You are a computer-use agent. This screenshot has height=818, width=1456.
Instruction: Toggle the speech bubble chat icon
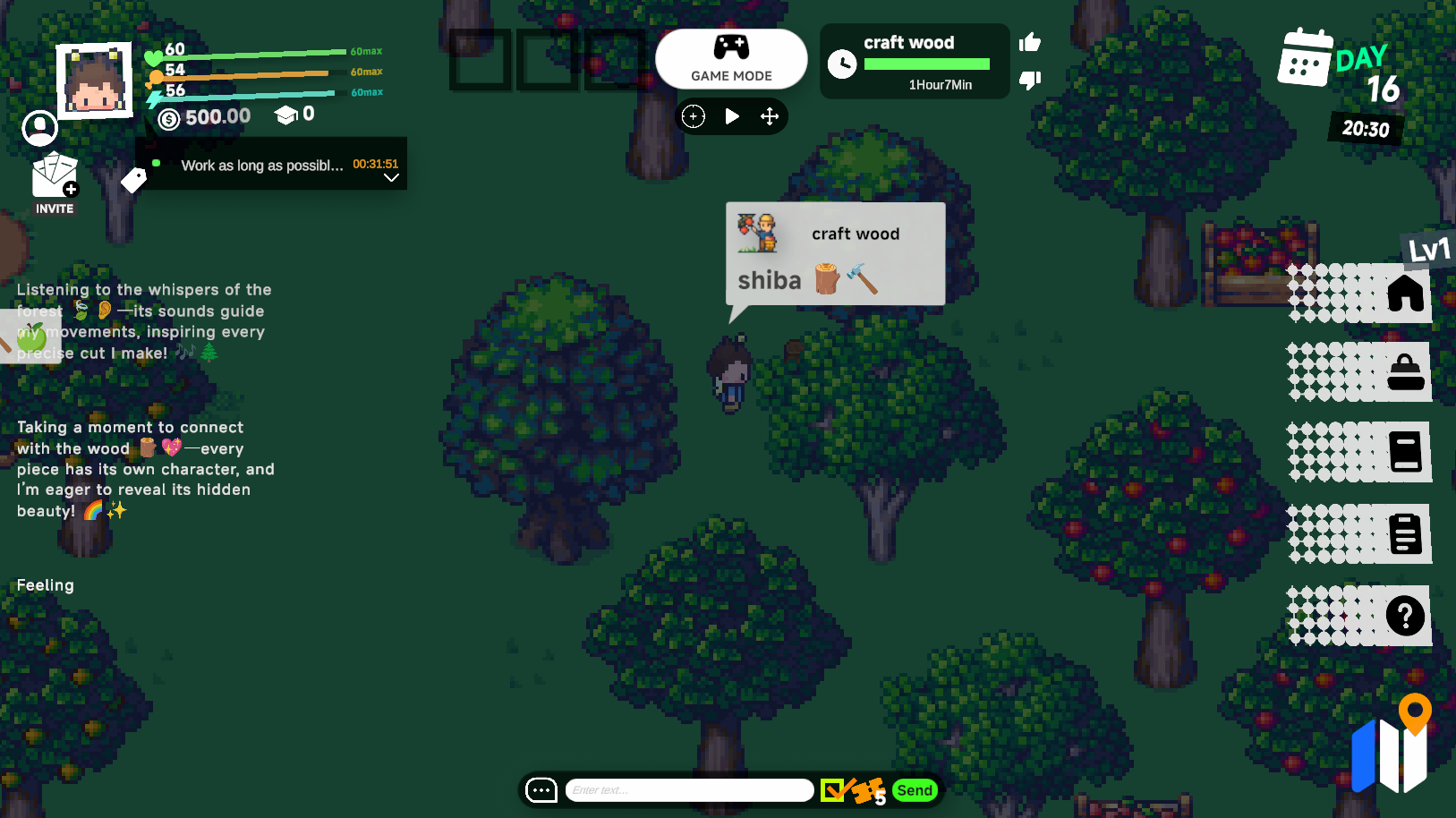[x=541, y=790]
